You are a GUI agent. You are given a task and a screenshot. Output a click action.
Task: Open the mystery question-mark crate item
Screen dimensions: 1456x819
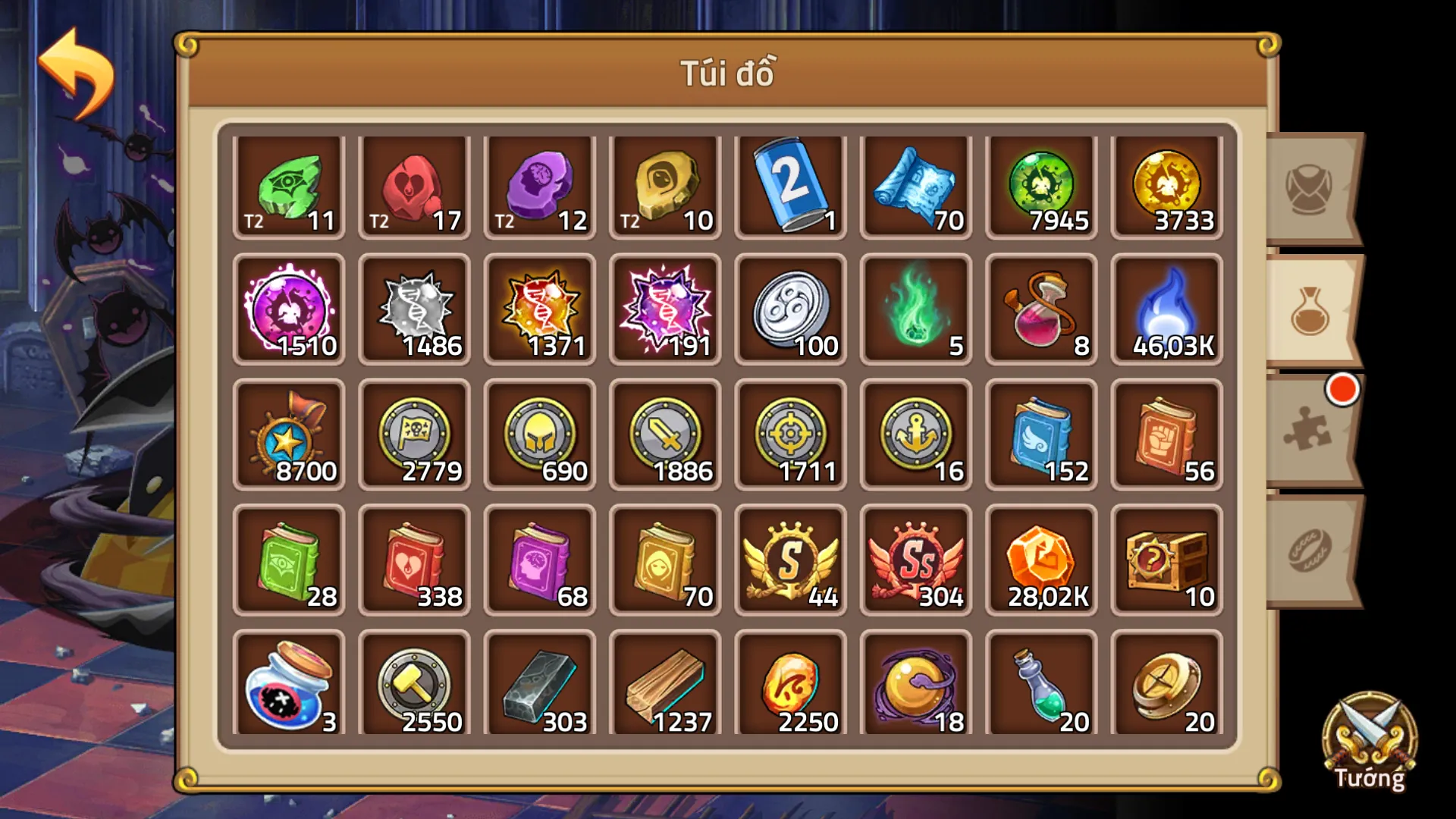(x=1166, y=561)
